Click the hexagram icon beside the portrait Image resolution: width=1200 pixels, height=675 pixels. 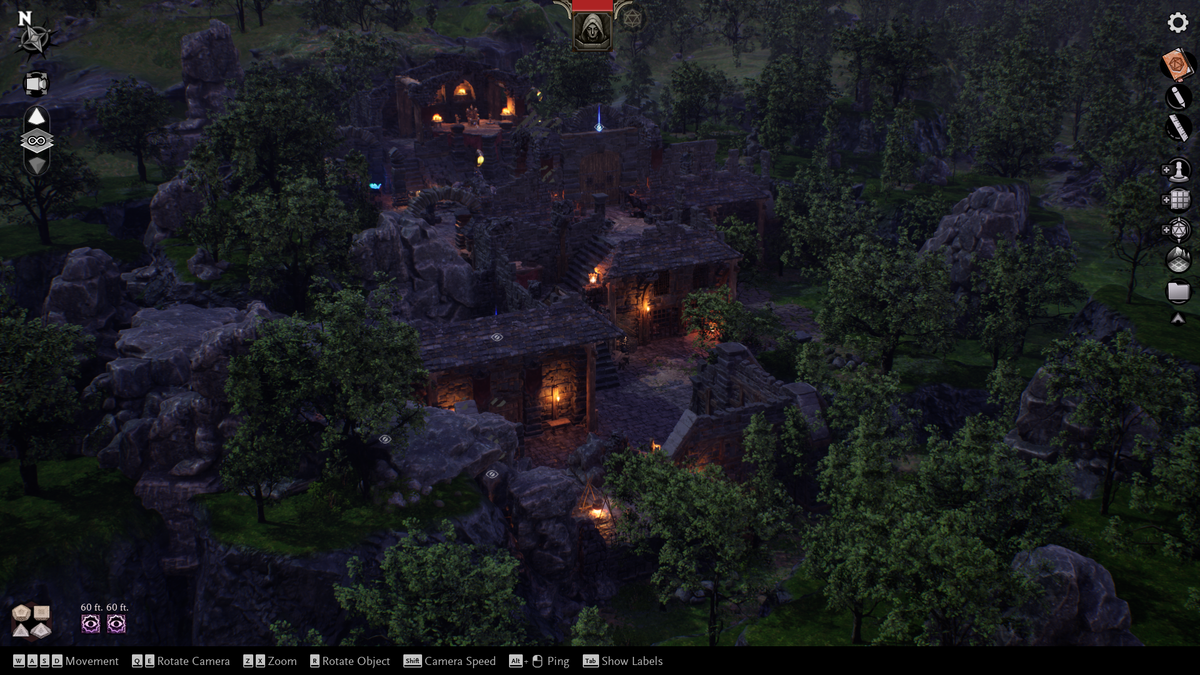pyautogui.click(x=631, y=17)
